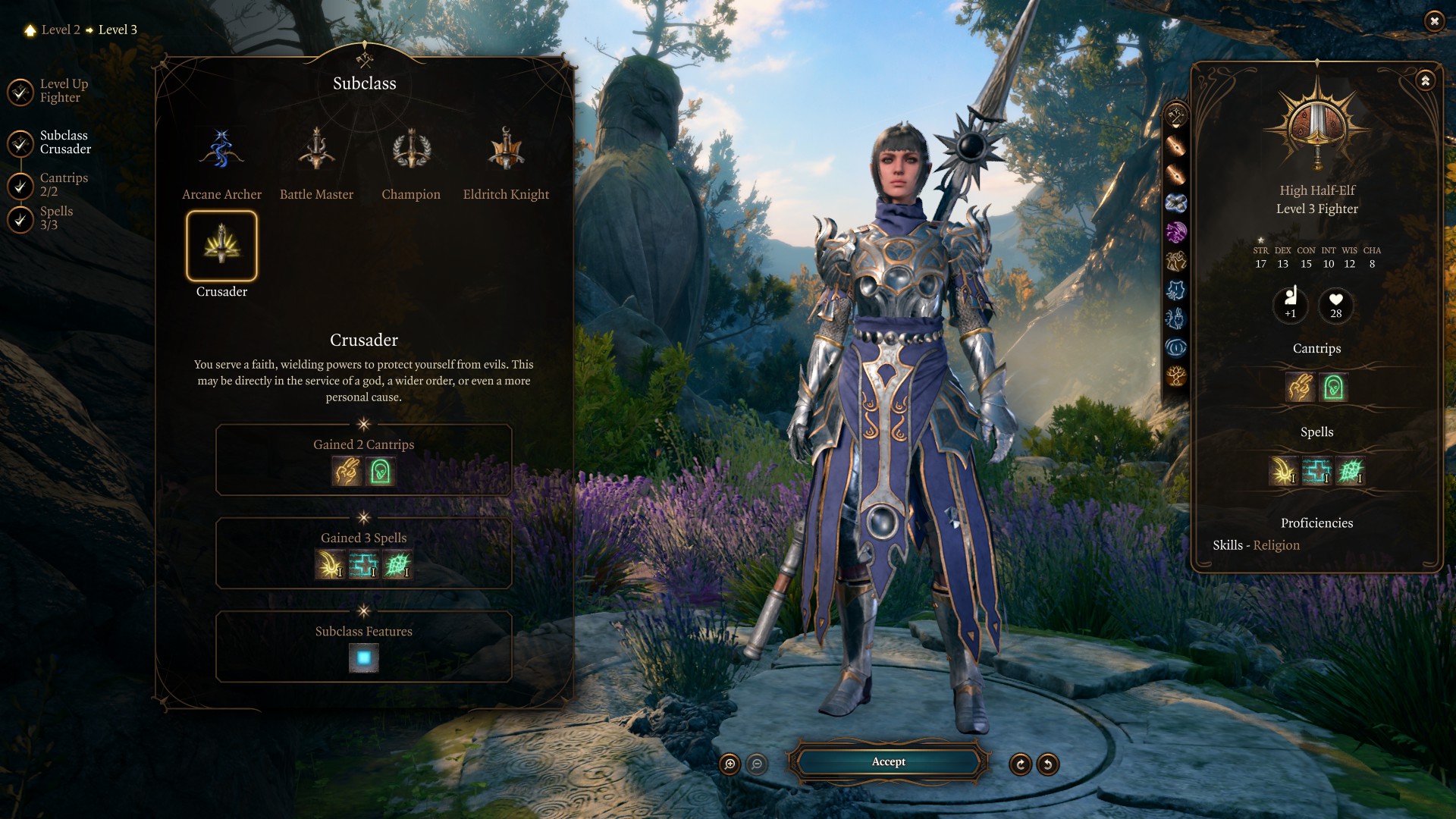Rotate character with the clockwise arrow button
The width and height of the screenshot is (1456, 819).
1021,764
